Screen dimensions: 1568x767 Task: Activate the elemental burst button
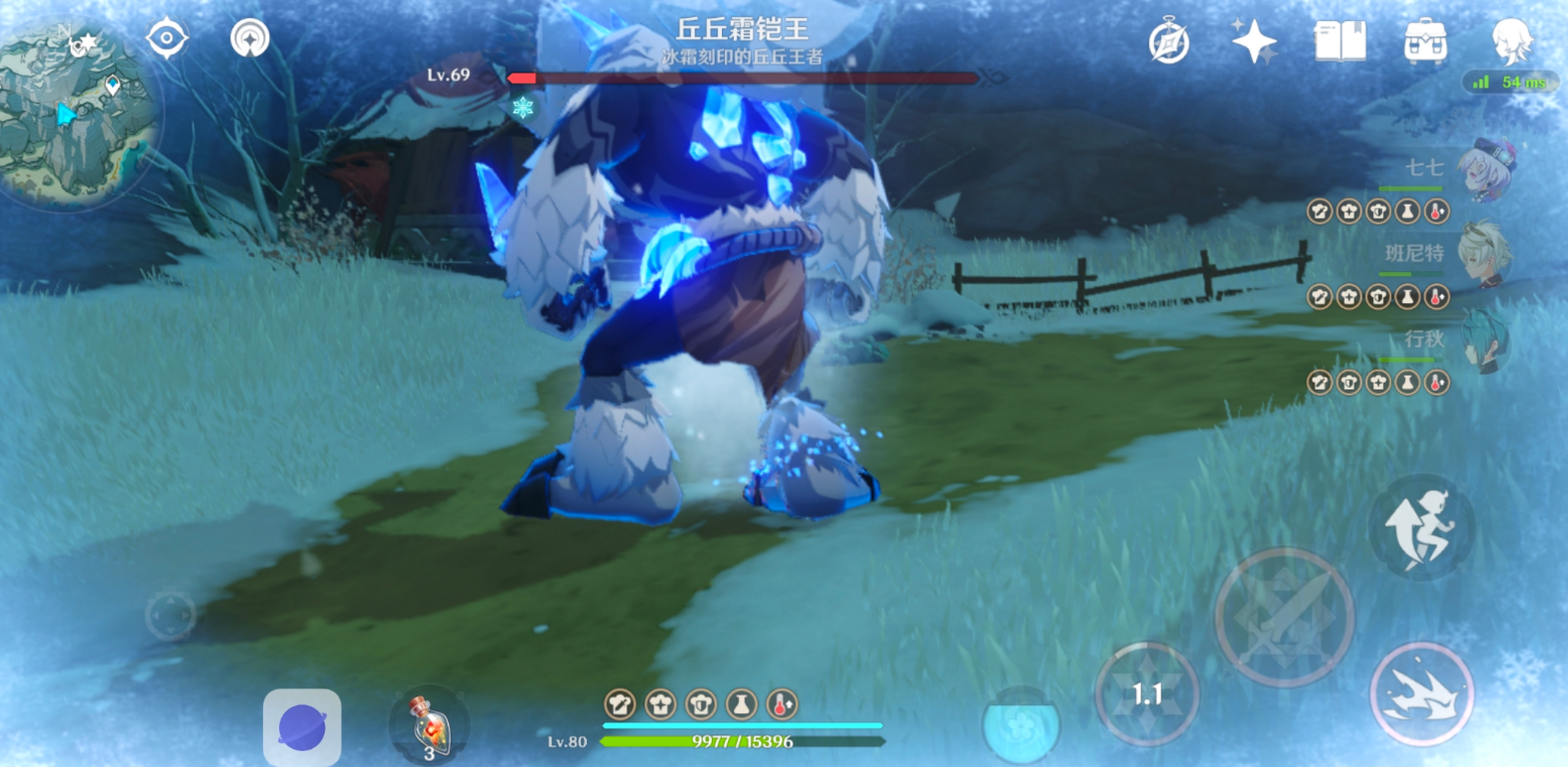coord(1020,725)
